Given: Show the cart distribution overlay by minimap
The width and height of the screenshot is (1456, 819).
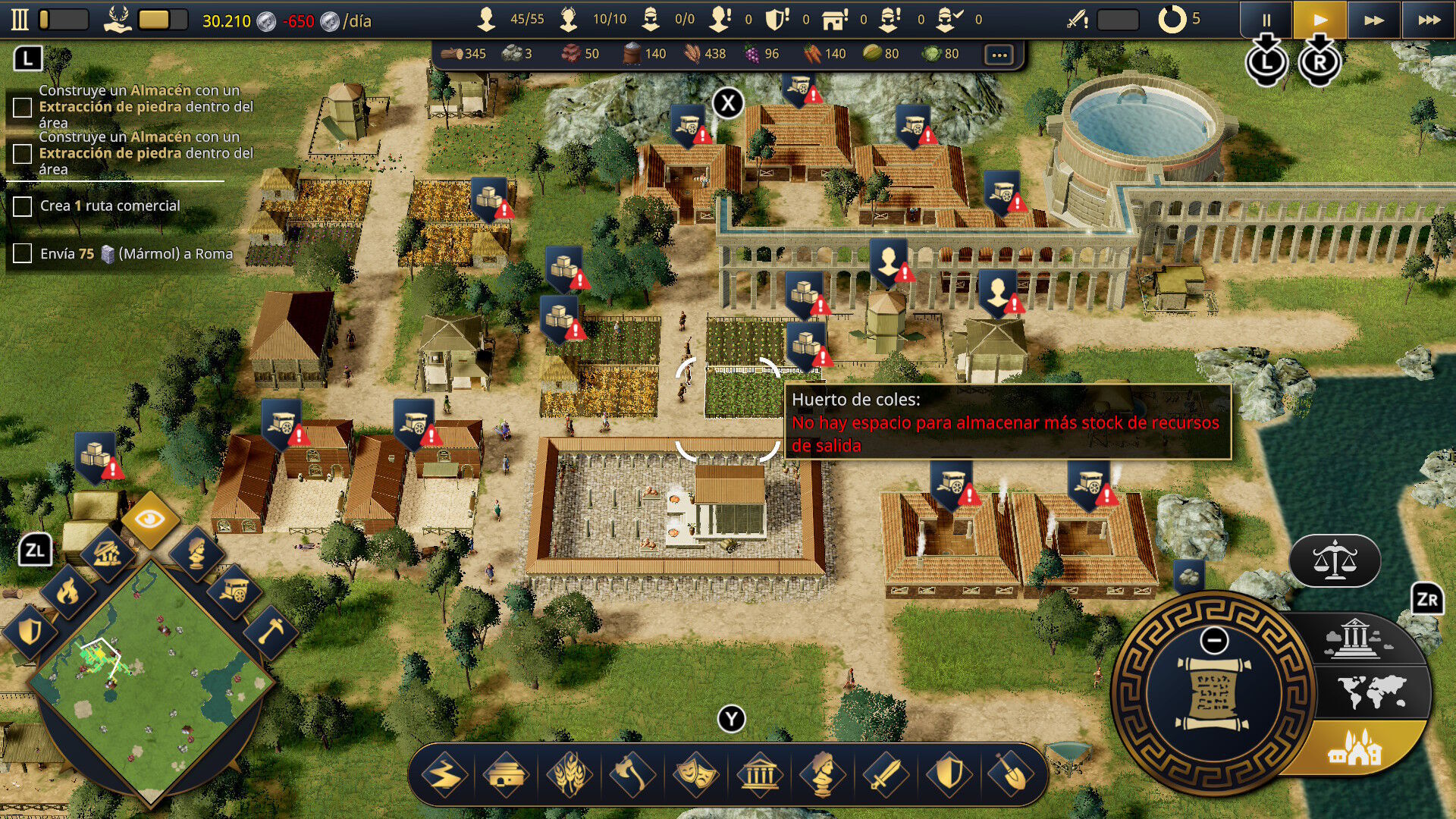Looking at the screenshot, I should point(234,591).
